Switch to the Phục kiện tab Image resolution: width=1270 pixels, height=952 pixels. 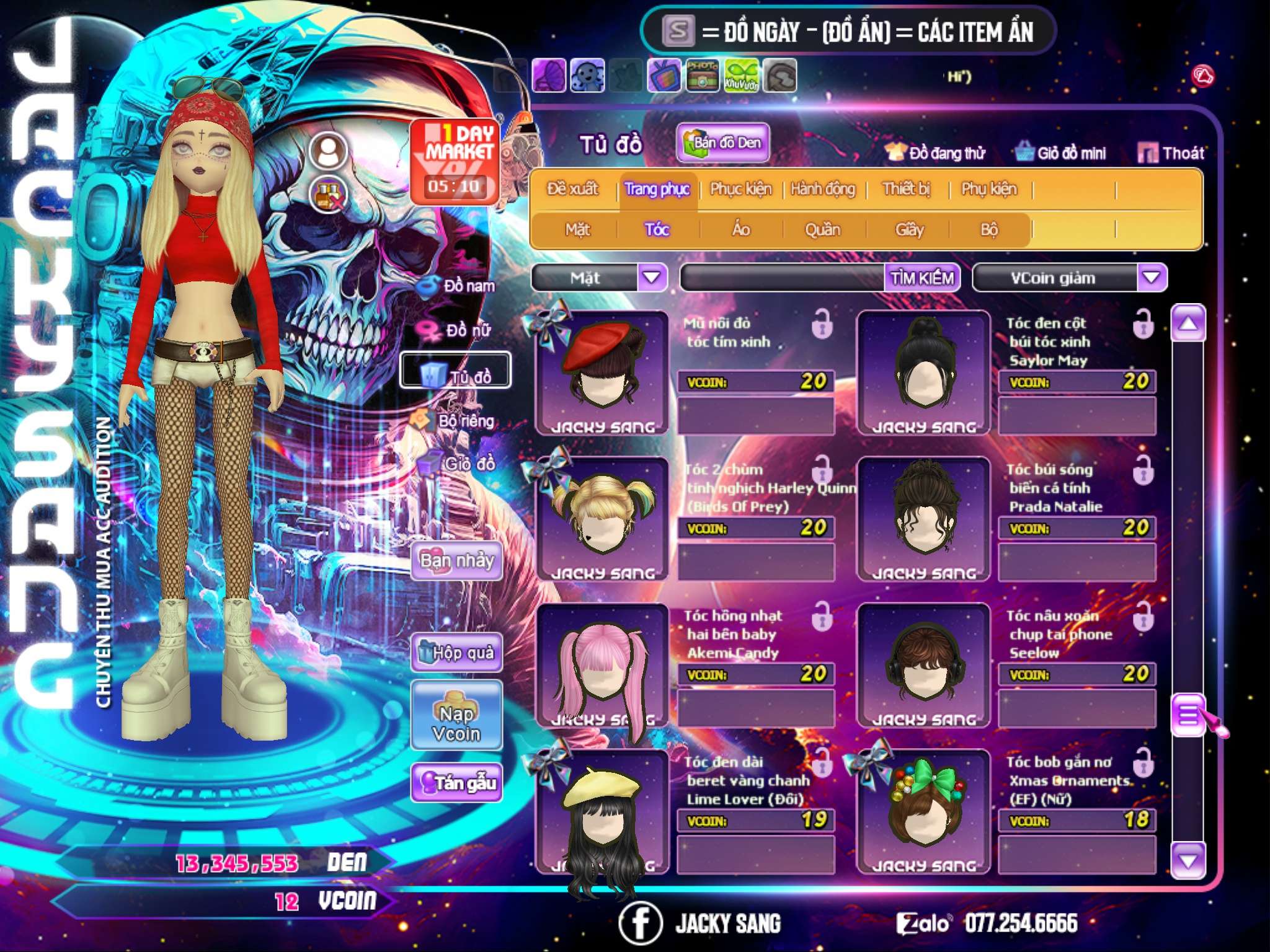coord(740,189)
